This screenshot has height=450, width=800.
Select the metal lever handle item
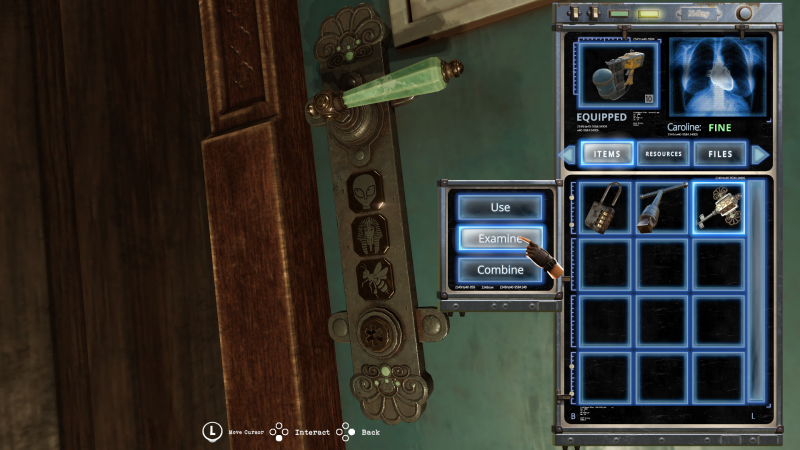(662, 207)
